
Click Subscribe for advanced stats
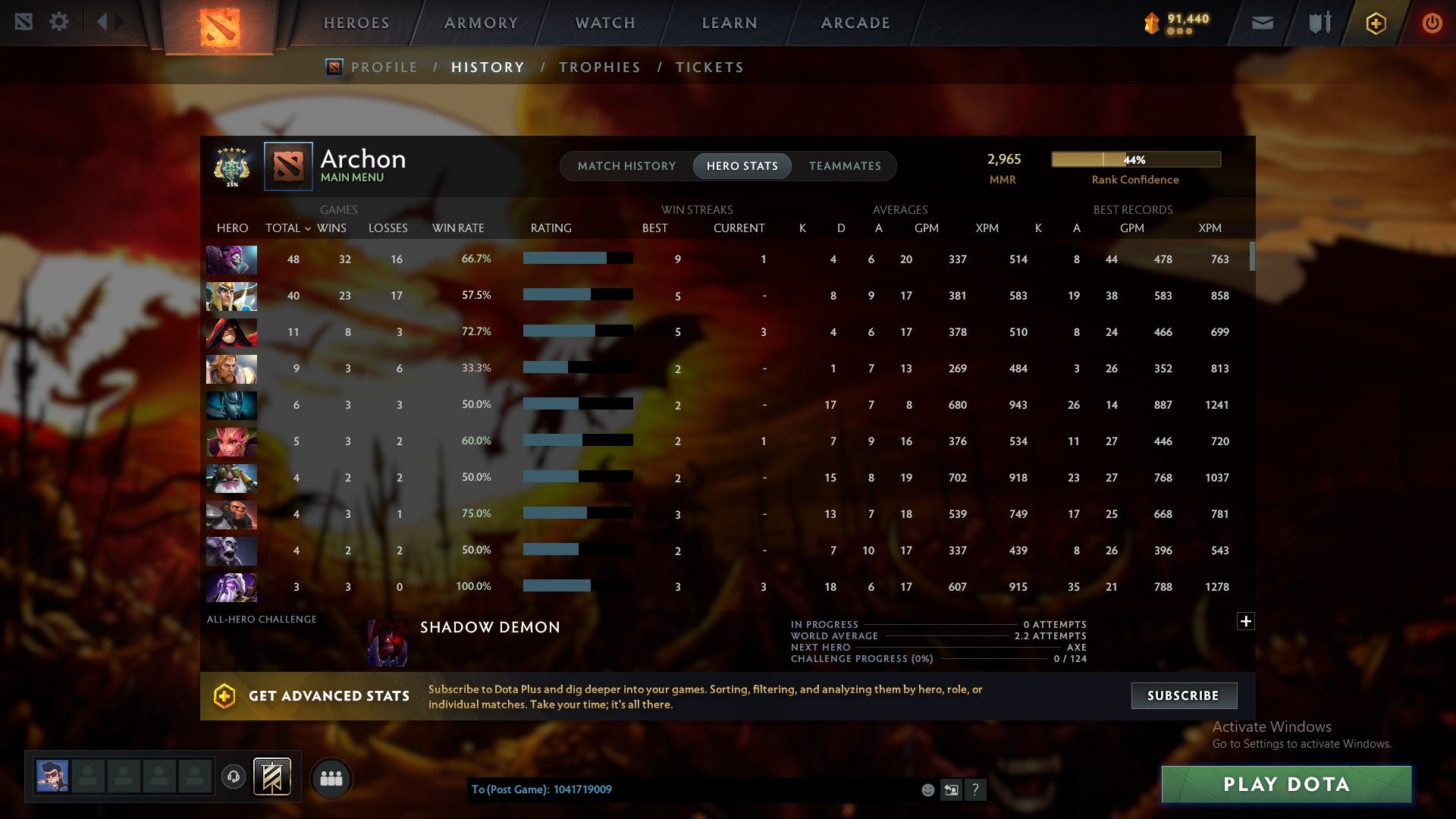pyautogui.click(x=1183, y=695)
